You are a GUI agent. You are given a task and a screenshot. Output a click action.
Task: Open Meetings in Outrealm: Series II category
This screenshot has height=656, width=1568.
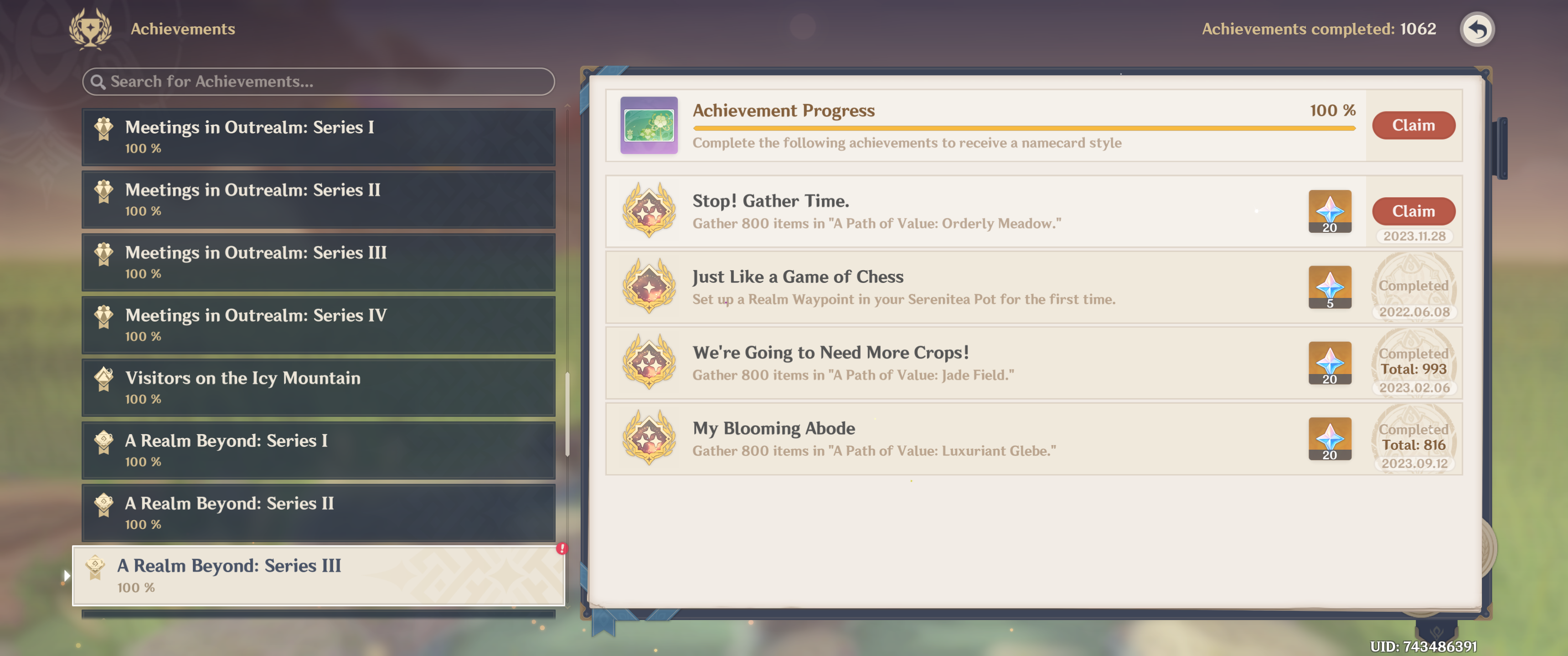(x=318, y=200)
